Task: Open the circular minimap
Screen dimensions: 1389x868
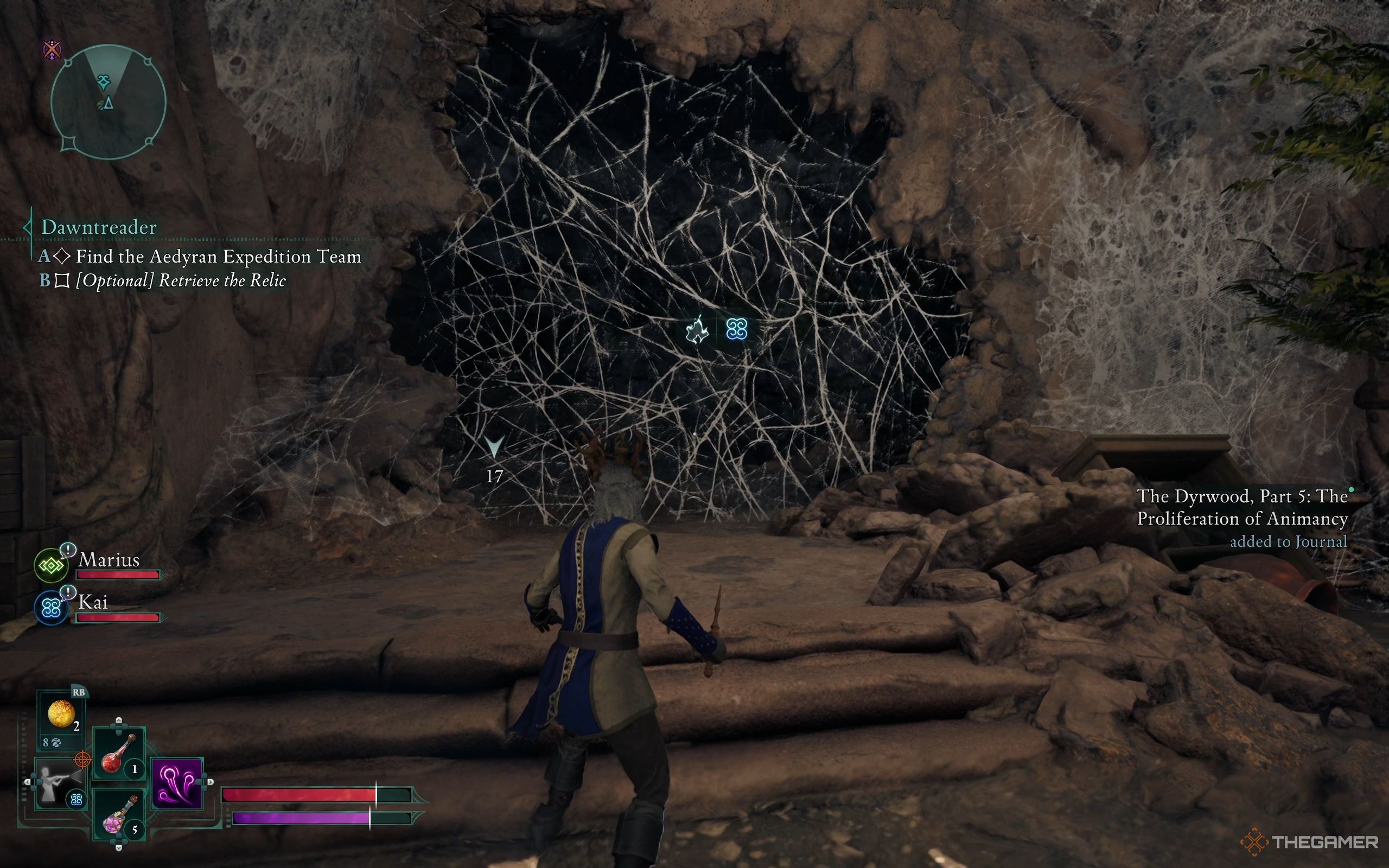Action: (x=108, y=101)
